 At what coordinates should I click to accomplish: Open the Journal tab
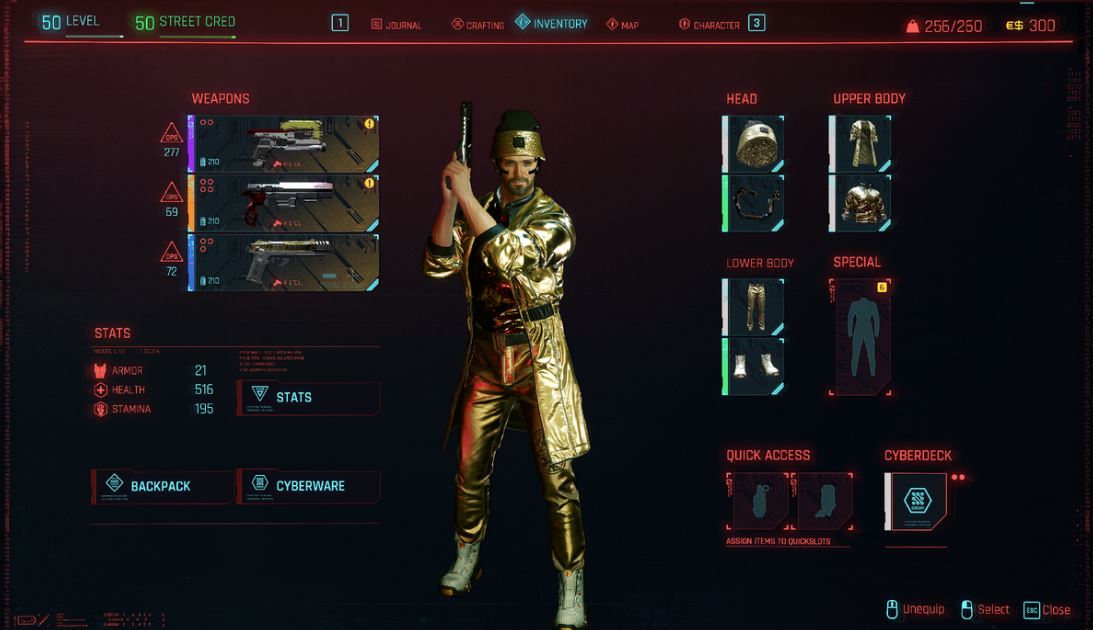pyautogui.click(x=397, y=24)
